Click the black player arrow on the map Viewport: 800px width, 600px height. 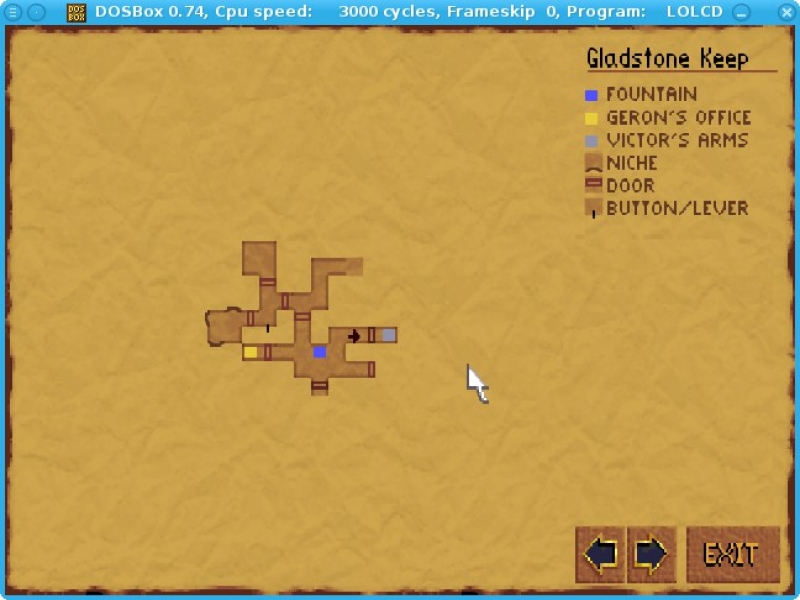(354, 336)
